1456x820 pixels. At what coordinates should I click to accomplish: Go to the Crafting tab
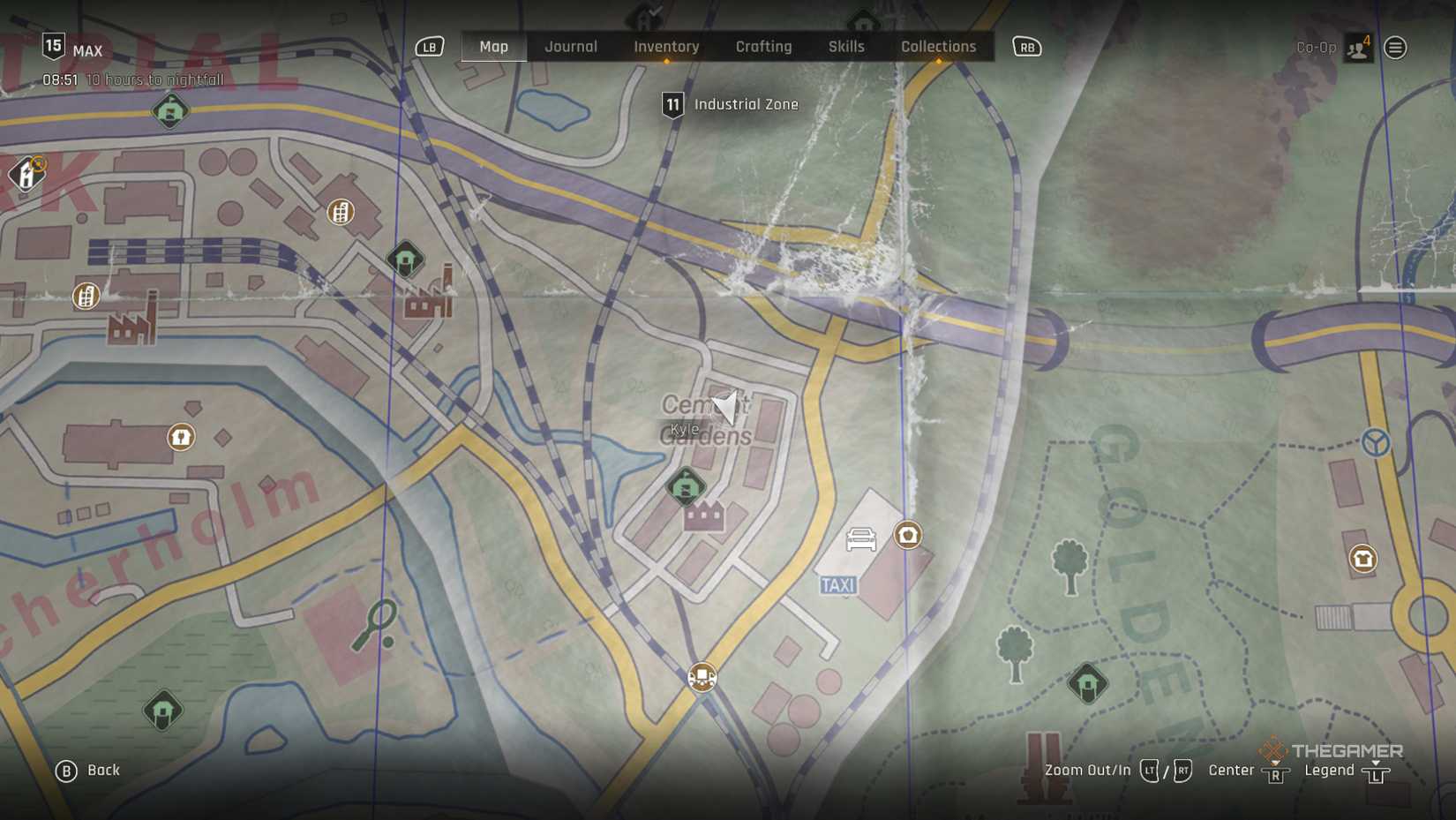pos(763,47)
